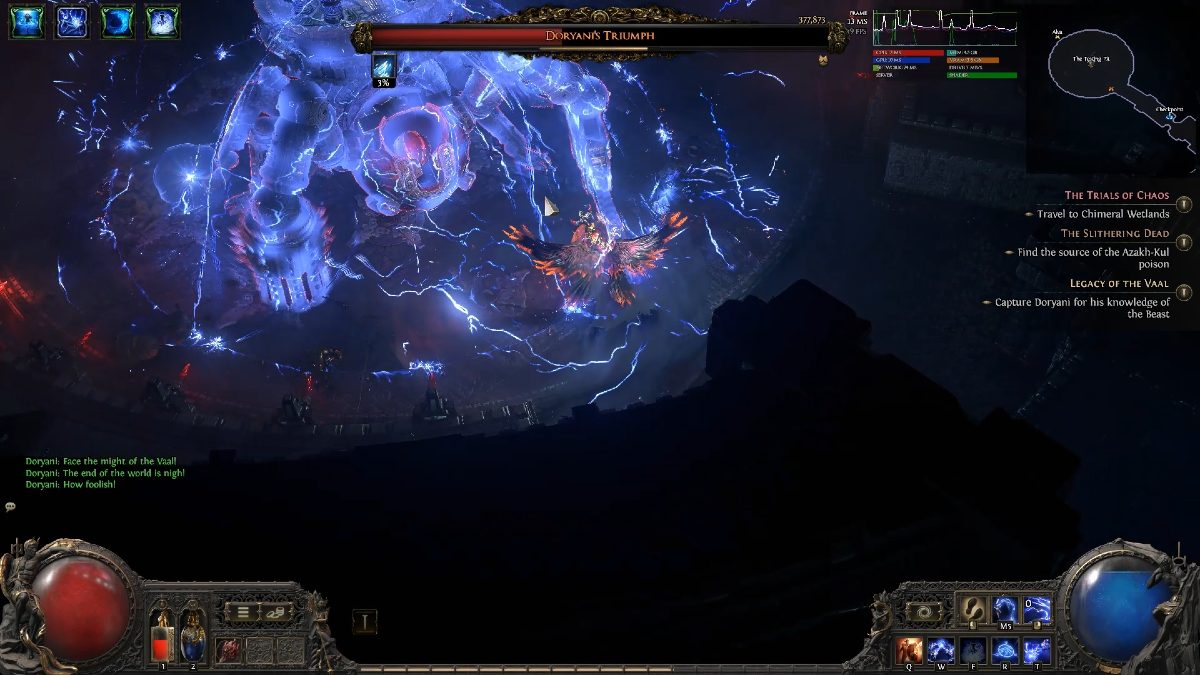
Task: Activate the middle-mouse lightning skill
Action: tap(1004, 609)
